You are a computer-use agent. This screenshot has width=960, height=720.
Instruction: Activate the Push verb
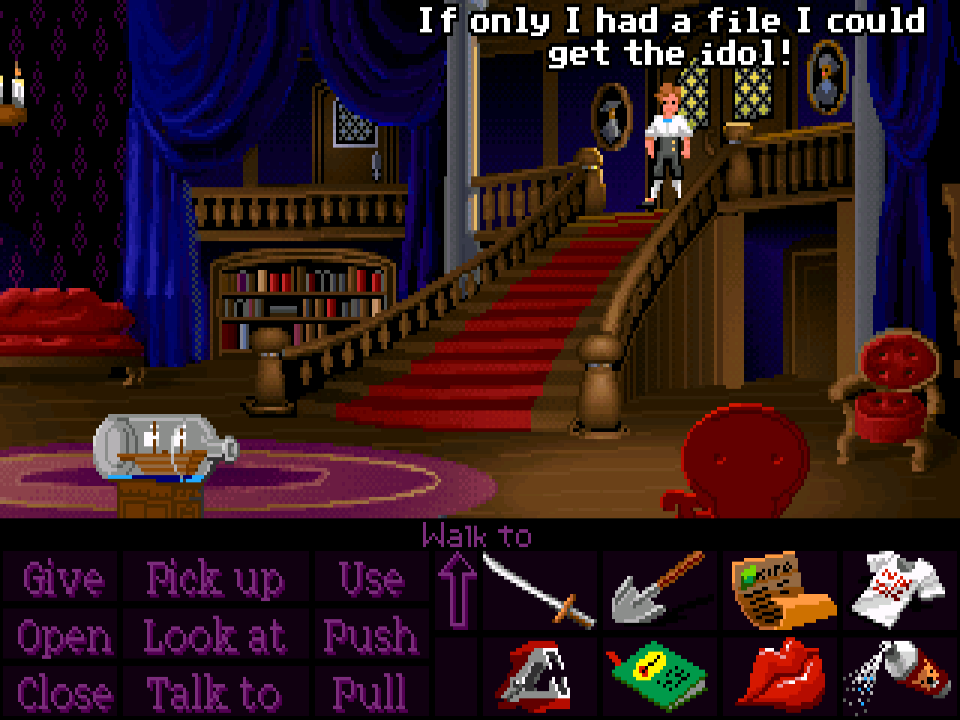click(370, 636)
